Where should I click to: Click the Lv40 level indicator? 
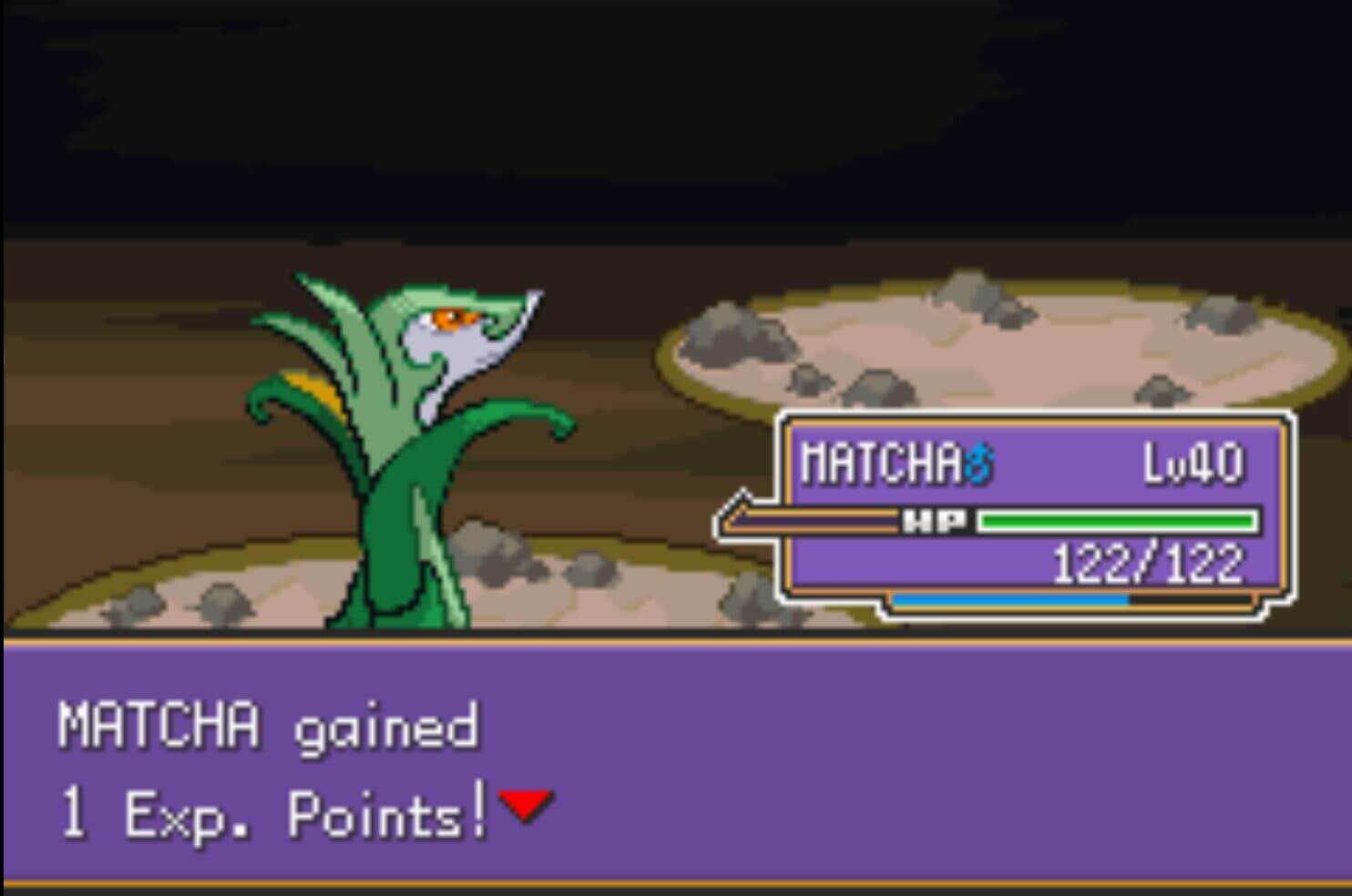click(1193, 463)
